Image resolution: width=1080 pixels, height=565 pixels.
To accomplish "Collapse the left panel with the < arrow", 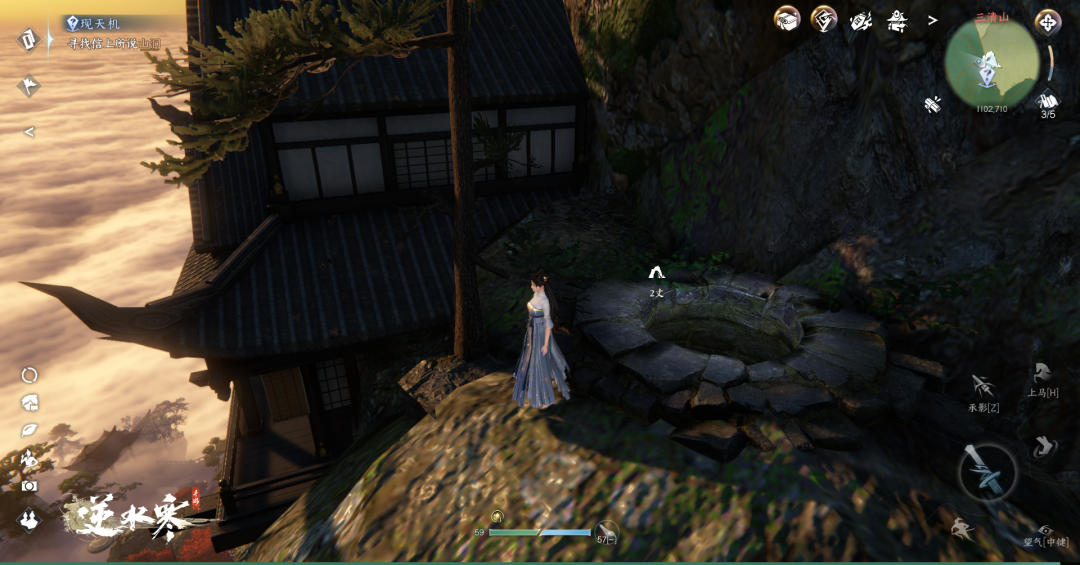I will [29, 131].
